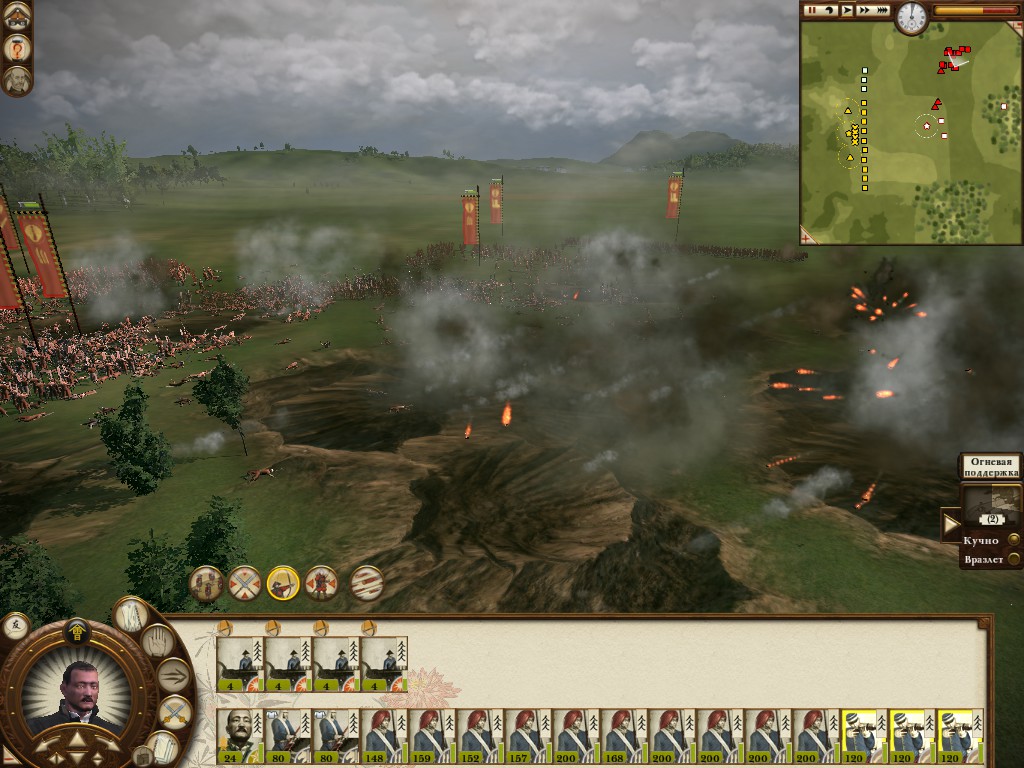Select the unit card showing 152 men

(480, 736)
